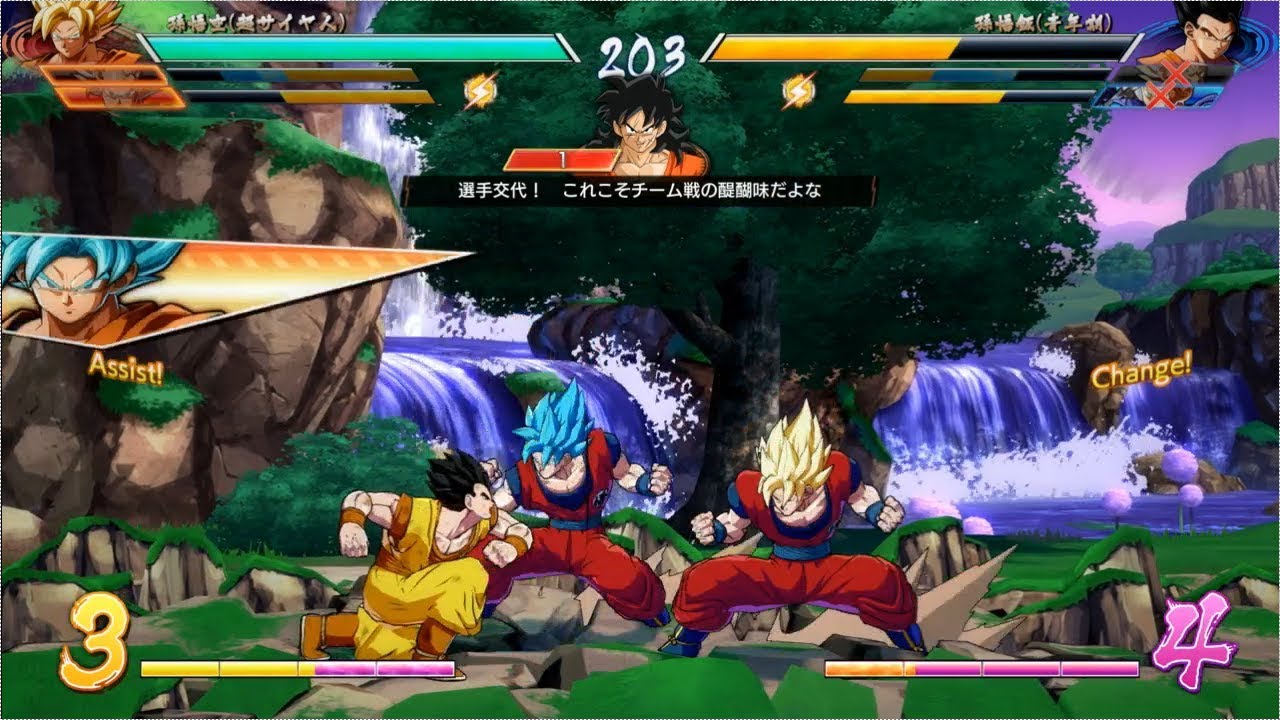This screenshot has width=1280, height=720.
Task: Toggle Yamcha's mini health gauge
Action: [560, 156]
